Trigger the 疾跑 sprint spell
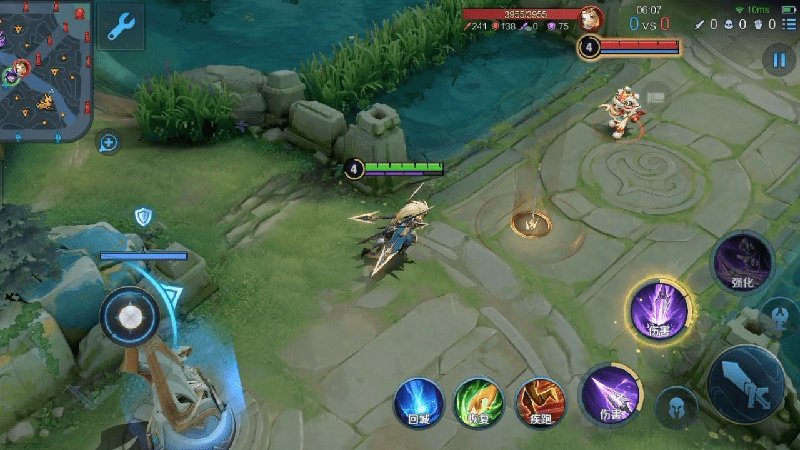 (540, 404)
